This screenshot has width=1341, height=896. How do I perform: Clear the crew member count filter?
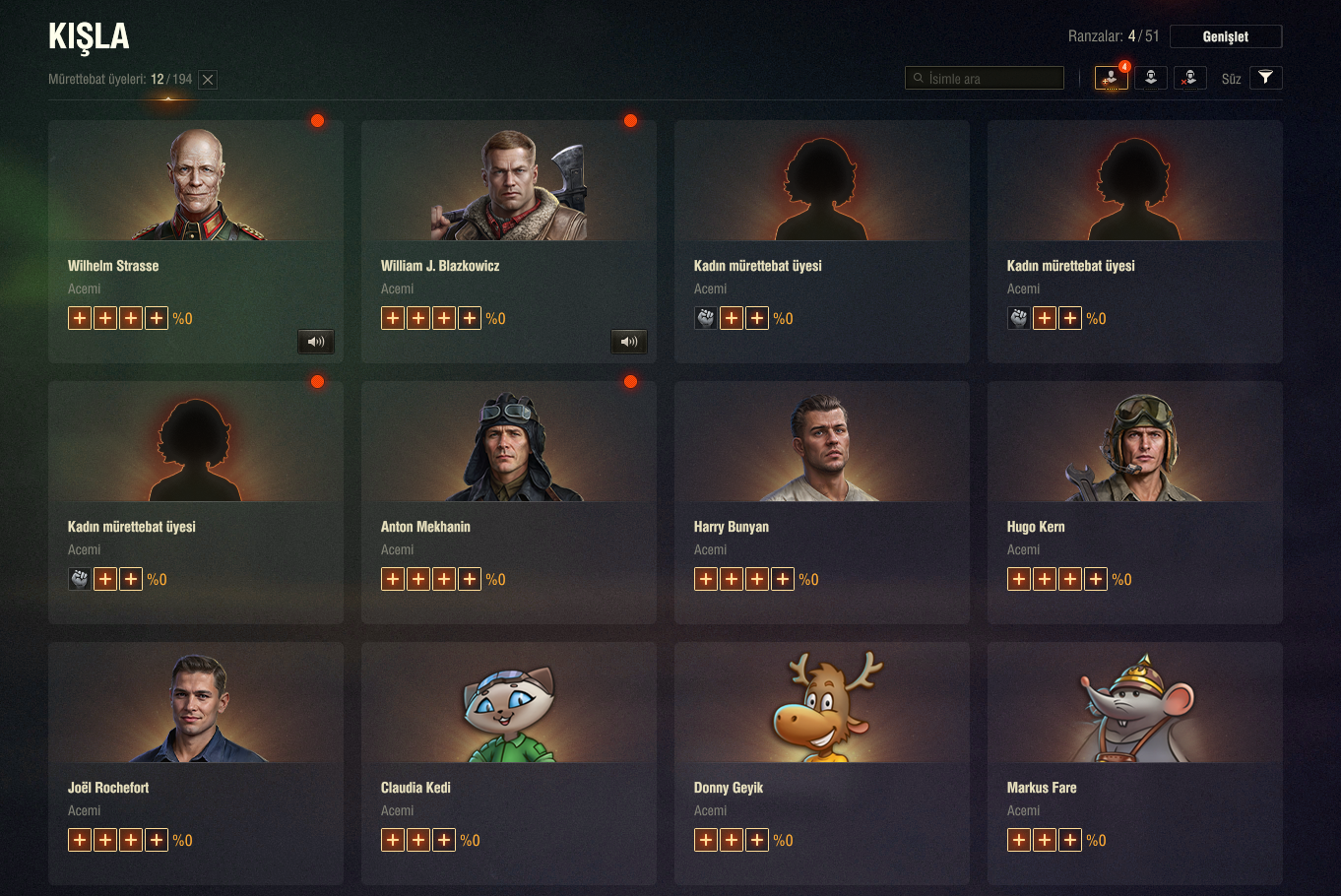(208, 80)
